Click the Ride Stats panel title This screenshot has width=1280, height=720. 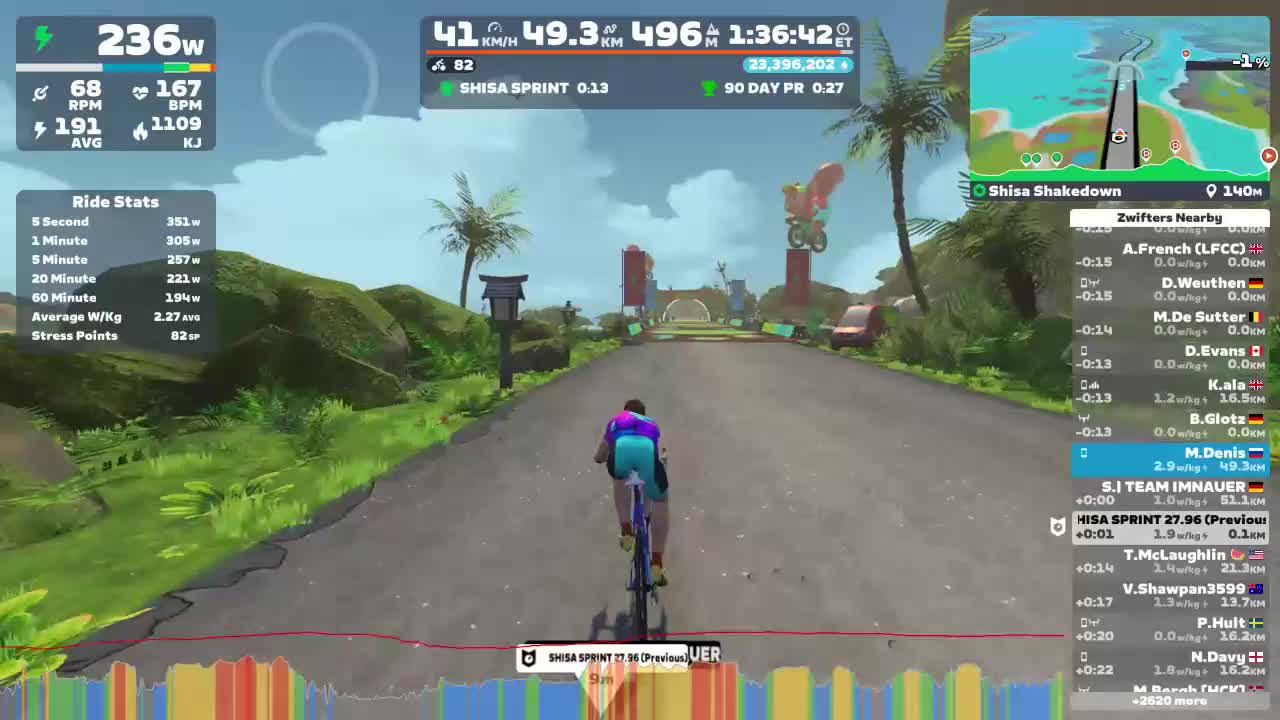coord(115,201)
